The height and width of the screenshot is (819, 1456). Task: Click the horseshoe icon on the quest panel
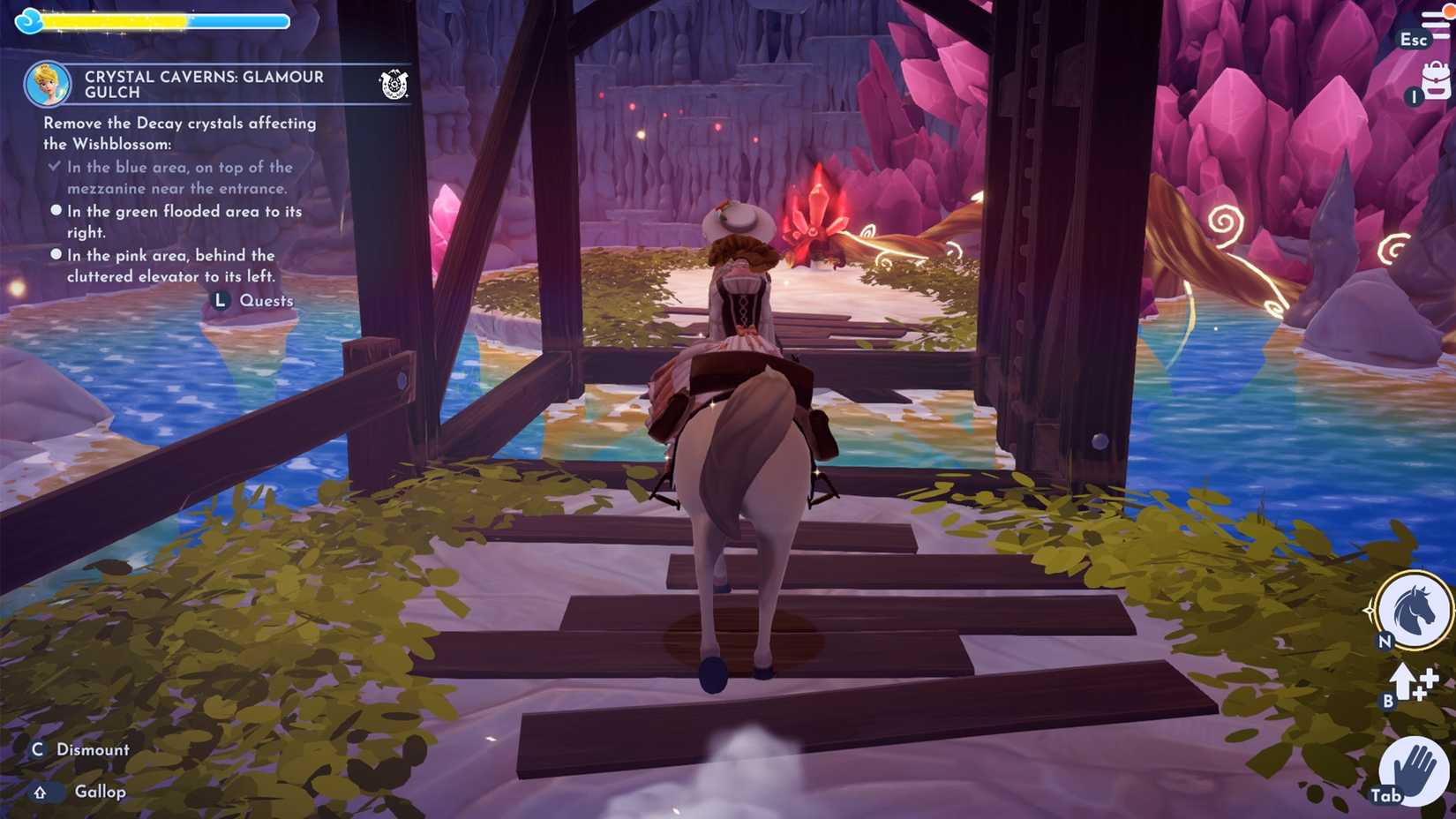tap(395, 85)
